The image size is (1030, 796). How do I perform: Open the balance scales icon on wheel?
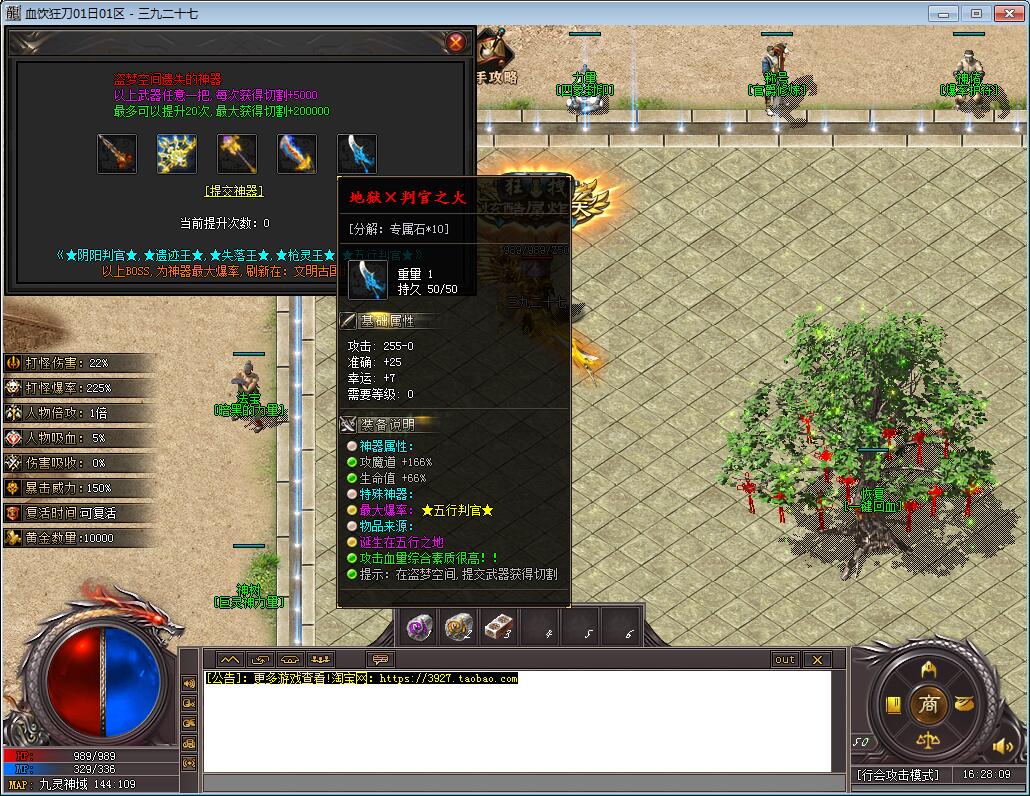click(929, 742)
